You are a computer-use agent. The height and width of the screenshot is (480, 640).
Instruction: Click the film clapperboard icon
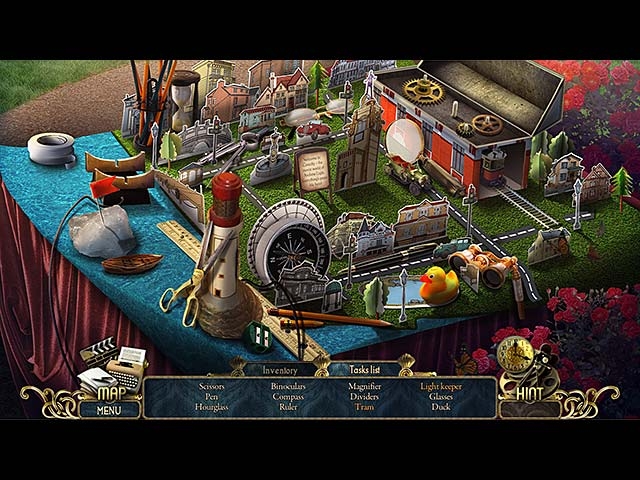[98, 353]
